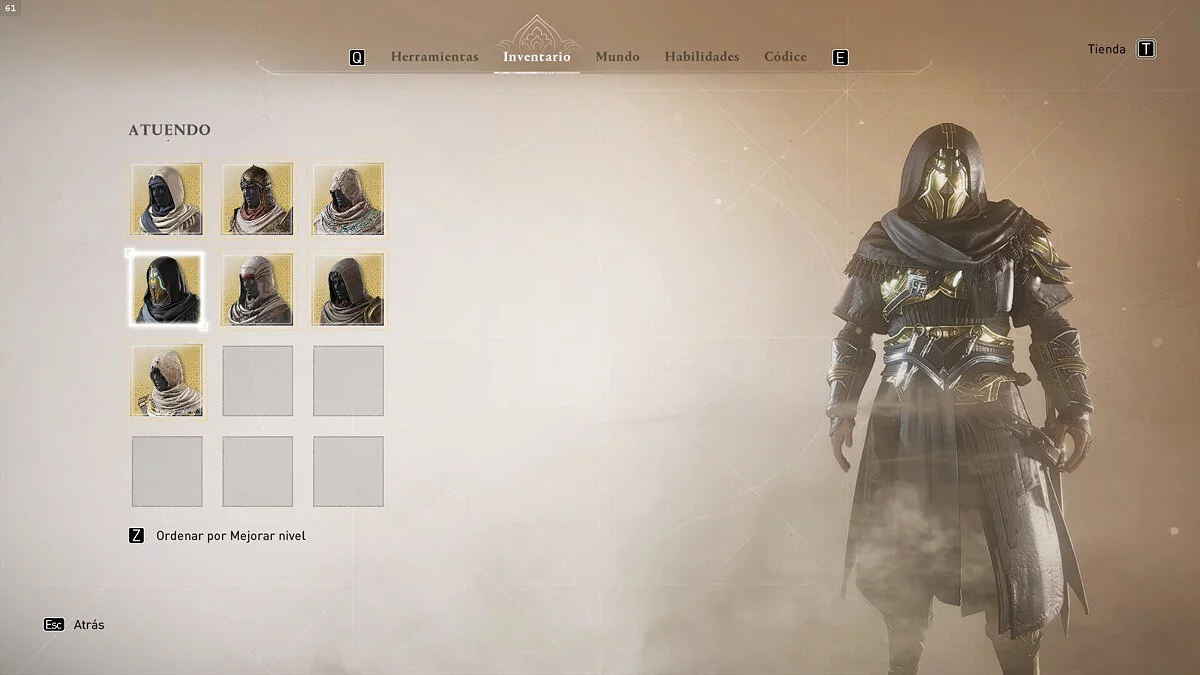Screen dimensions: 1200x675
Task: Pick the white hooded outfit with teal trim
Action: (348, 199)
